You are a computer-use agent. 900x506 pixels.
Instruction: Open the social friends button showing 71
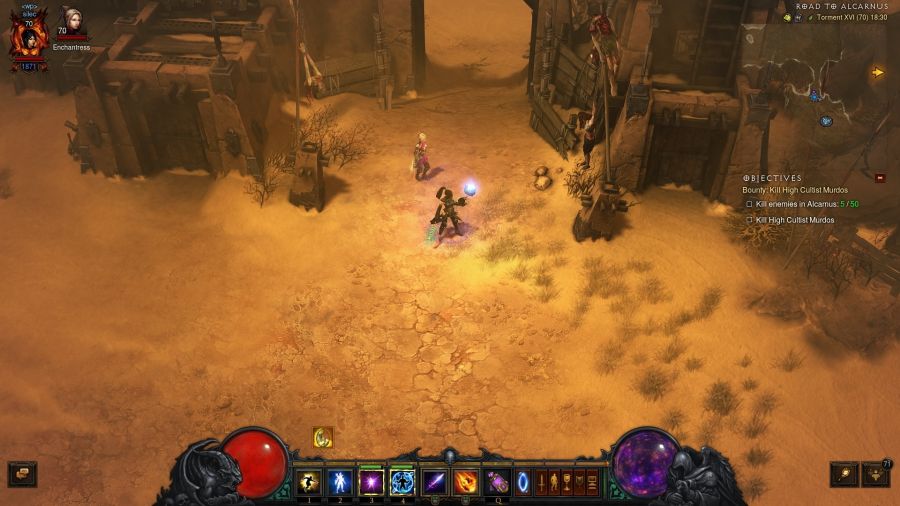[875, 473]
